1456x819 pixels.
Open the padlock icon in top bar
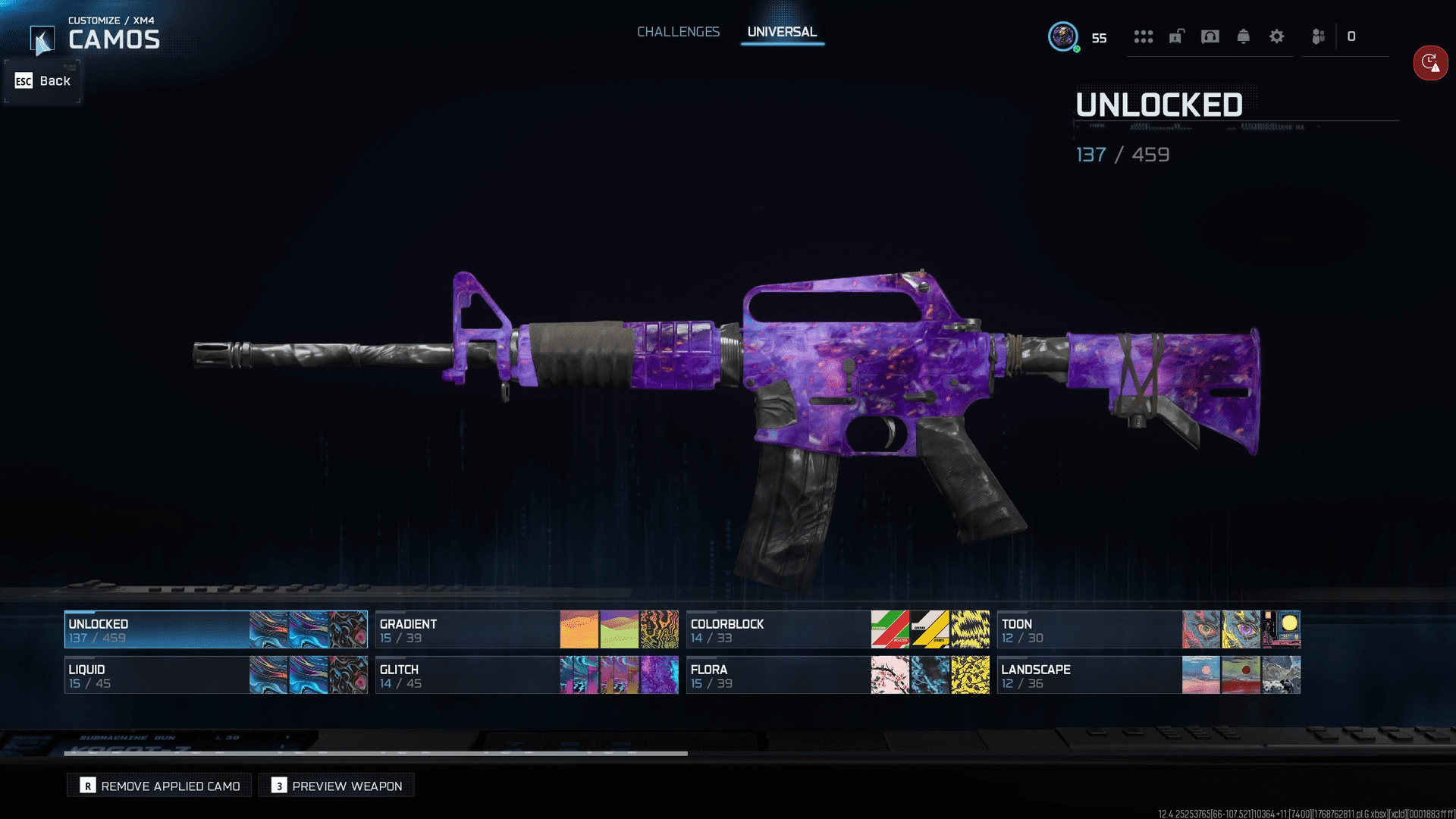pyautogui.click(x=1177, y=36)
